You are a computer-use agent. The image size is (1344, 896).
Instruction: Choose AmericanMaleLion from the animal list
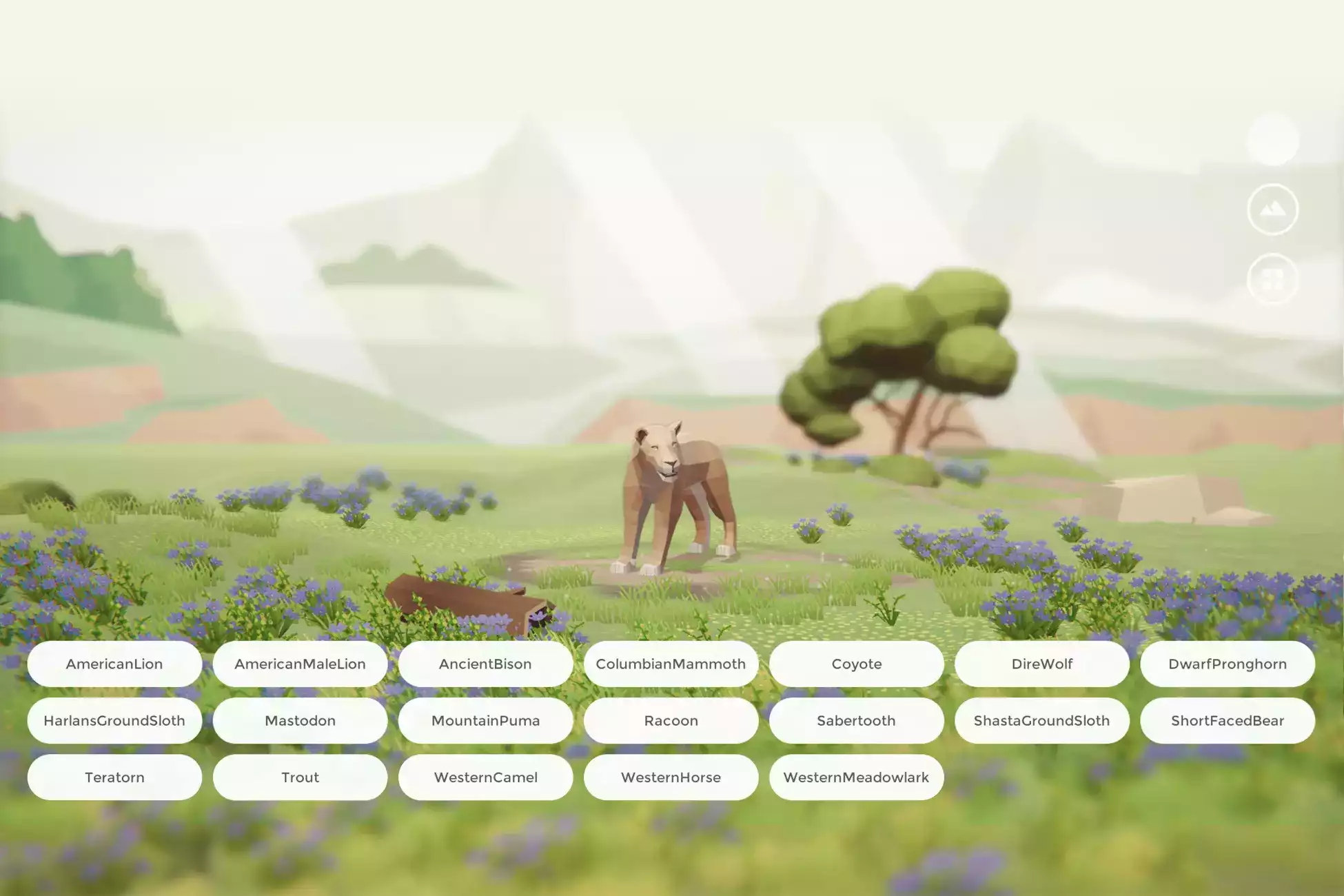300,664
